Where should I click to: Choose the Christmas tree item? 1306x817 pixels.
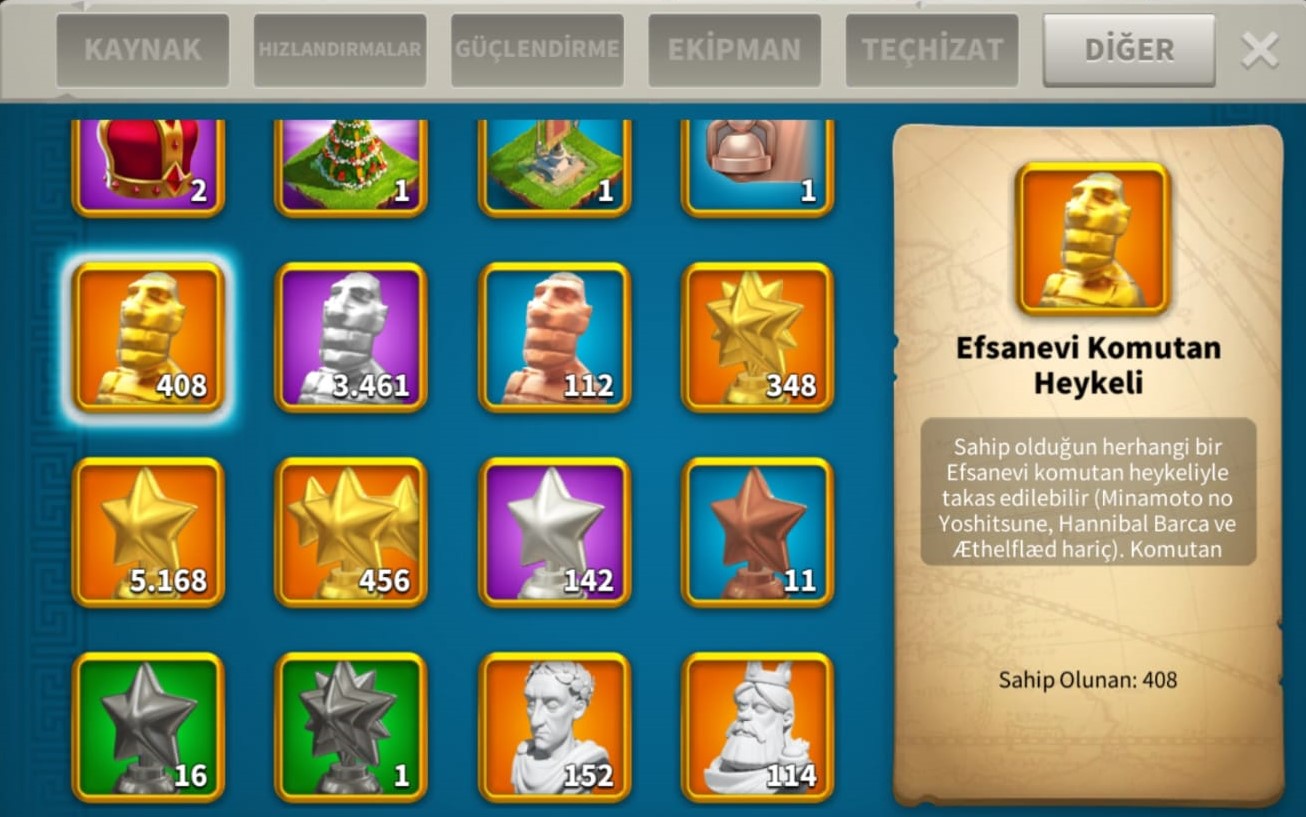pyautogui.click(x=351, y=165)
